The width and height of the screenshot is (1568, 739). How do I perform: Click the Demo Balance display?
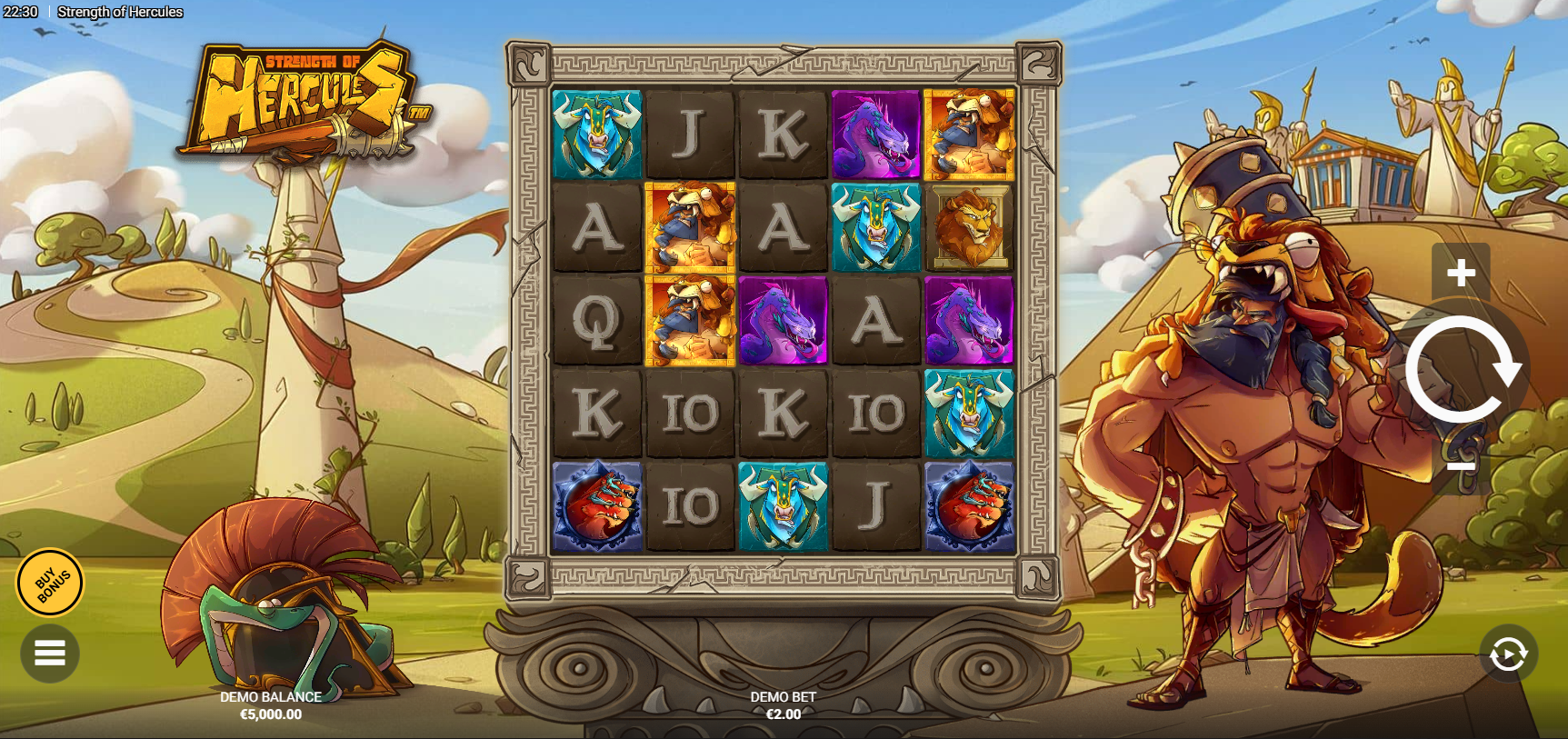pyautogui.click(x=270, y=707)
